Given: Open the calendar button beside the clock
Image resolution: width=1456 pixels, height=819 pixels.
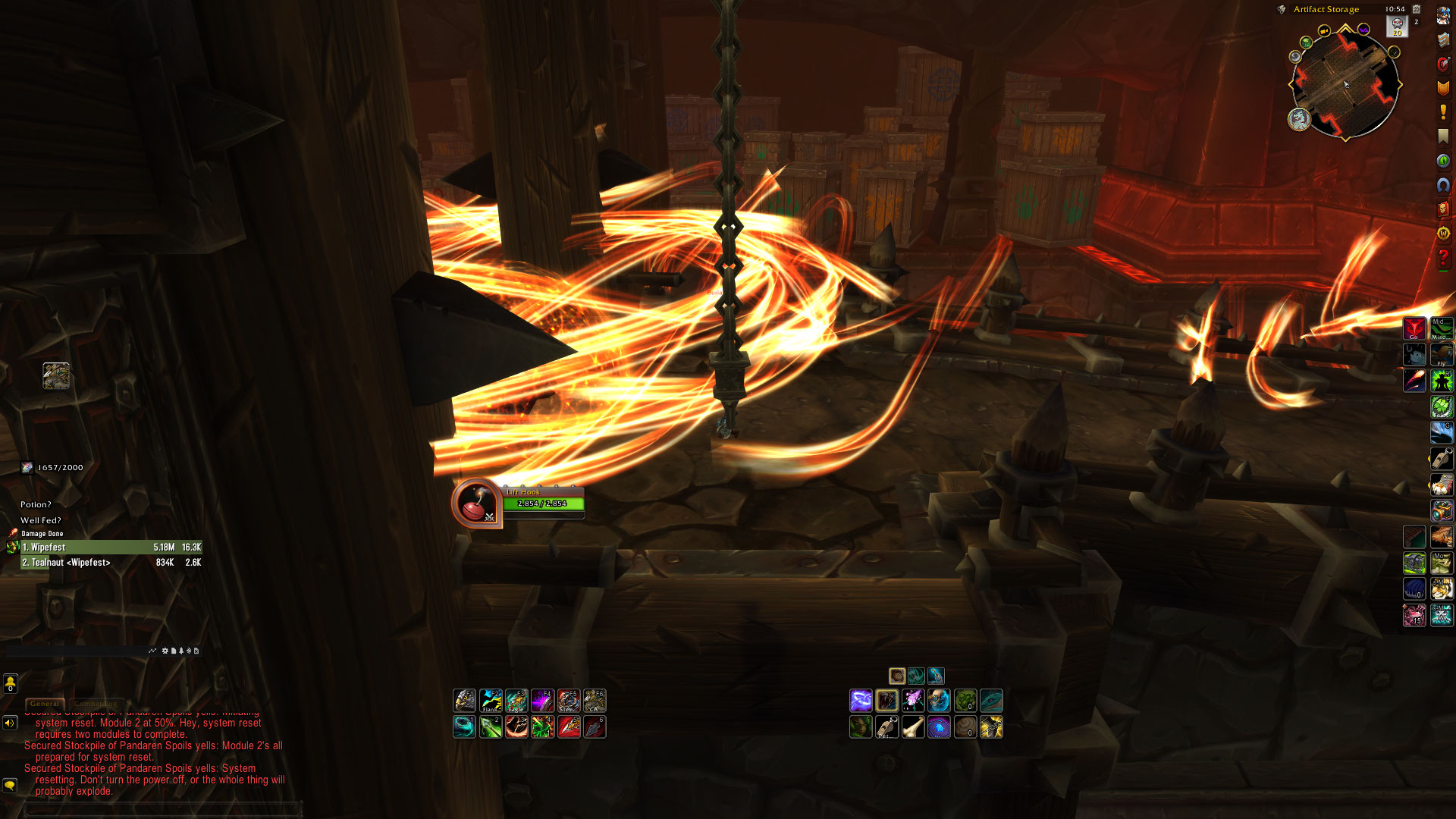Looking at the screenshot, I should (1416, 9).
